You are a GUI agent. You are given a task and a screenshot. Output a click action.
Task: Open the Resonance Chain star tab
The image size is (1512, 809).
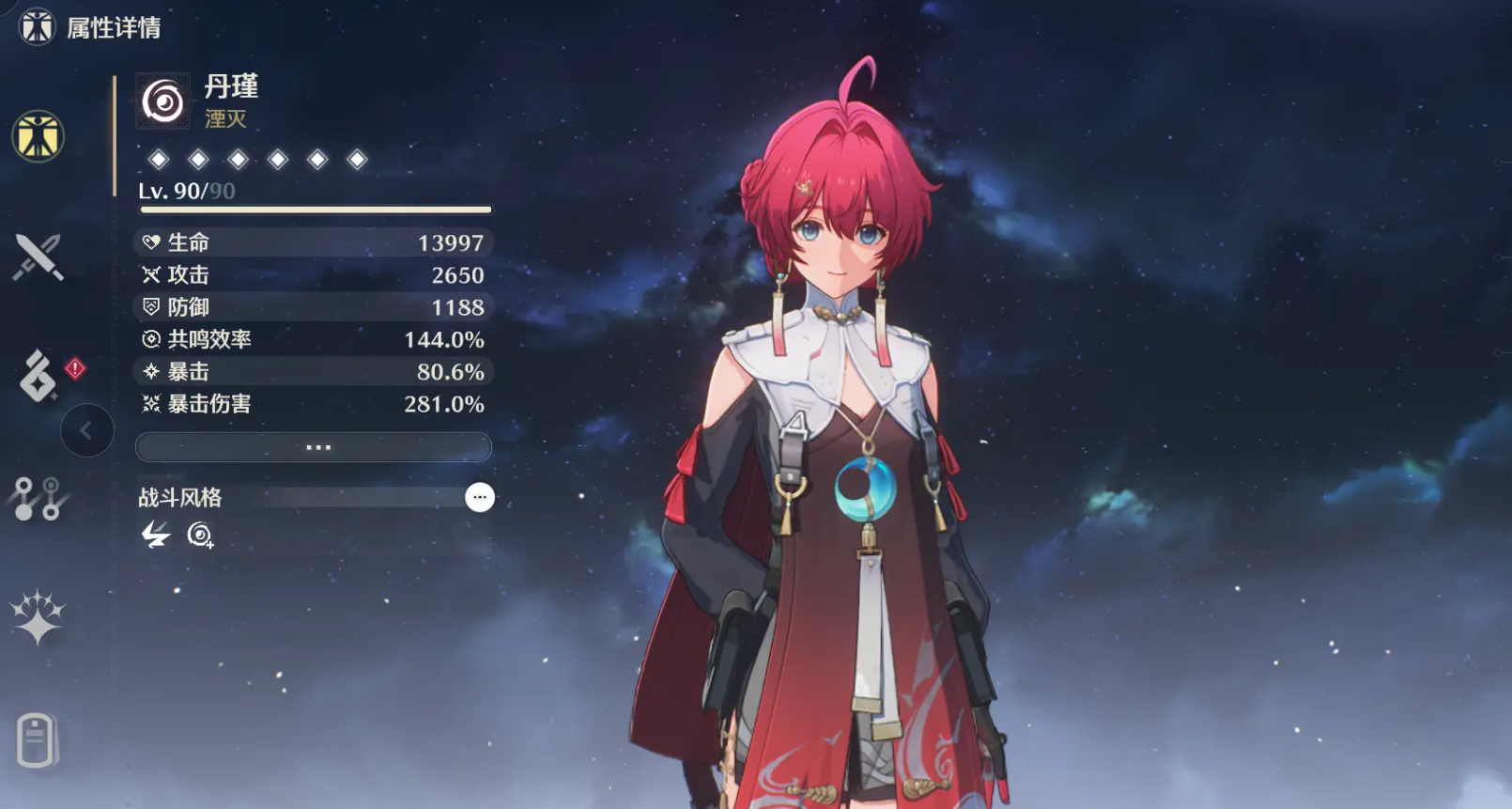38,617
